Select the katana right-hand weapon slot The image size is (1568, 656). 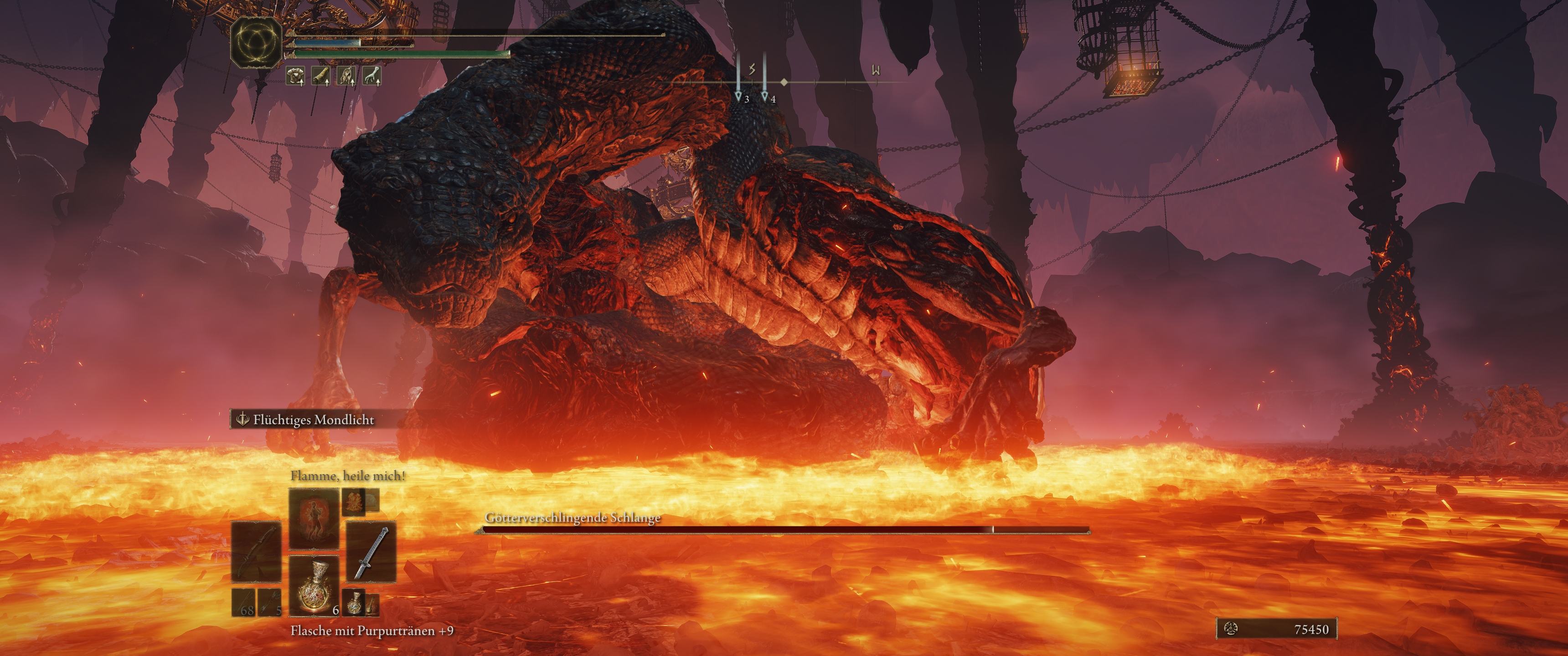[371, 552]
